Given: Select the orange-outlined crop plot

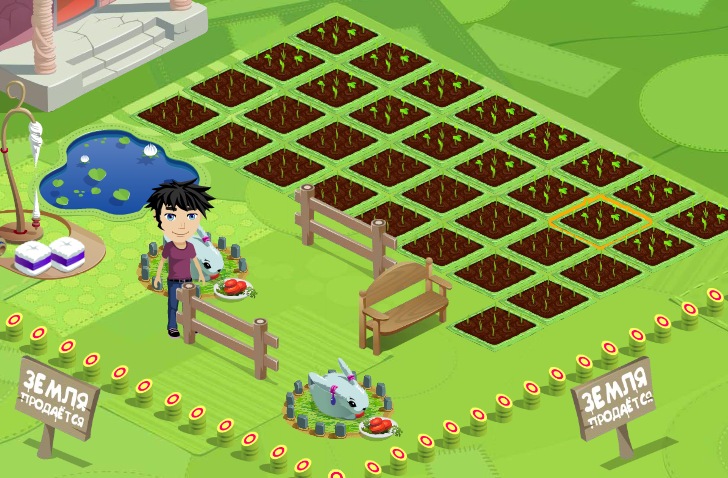Looking at the screenshot, I should 600,217.
